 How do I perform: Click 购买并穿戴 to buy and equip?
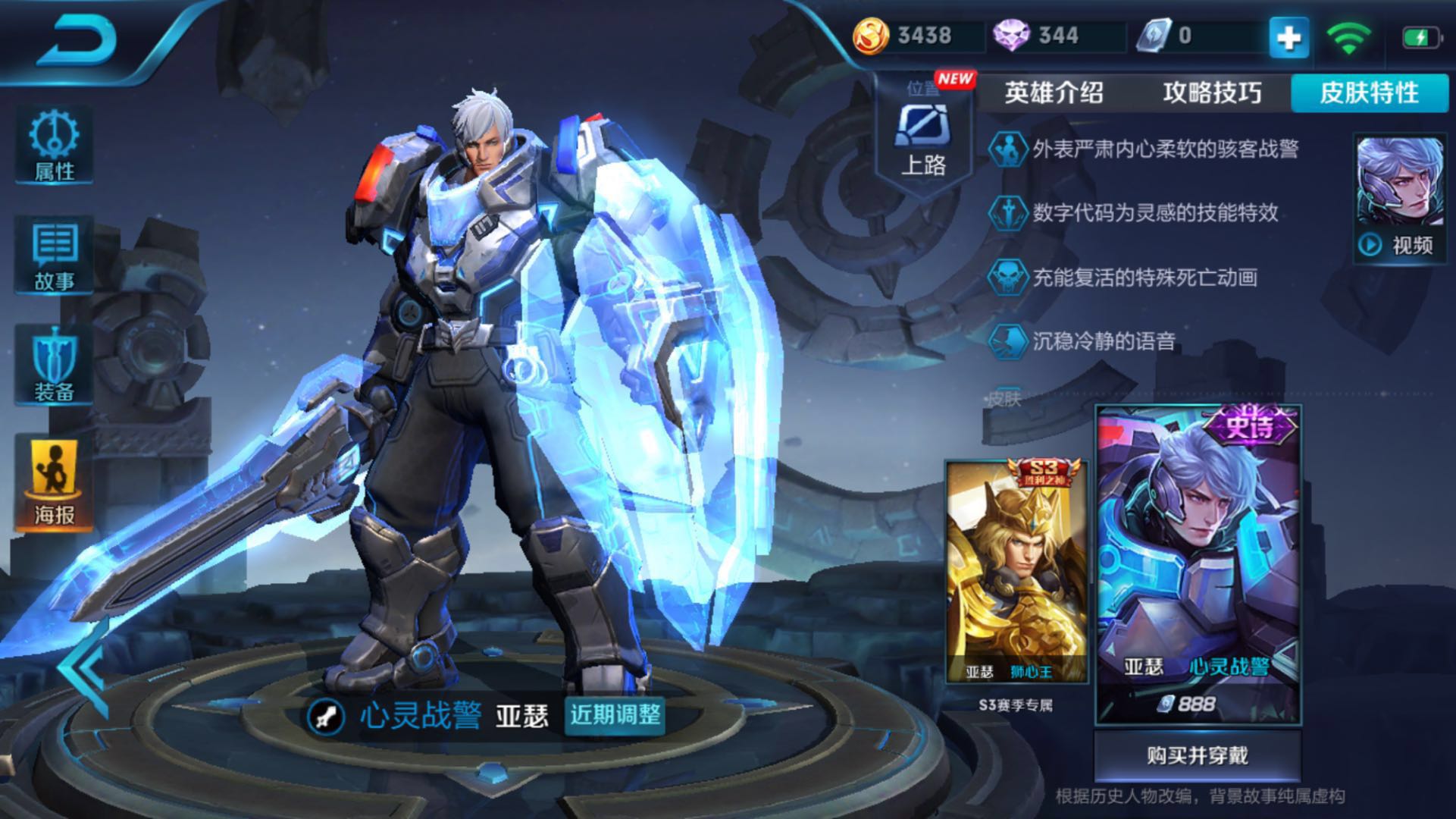(x=1197, y=755)
